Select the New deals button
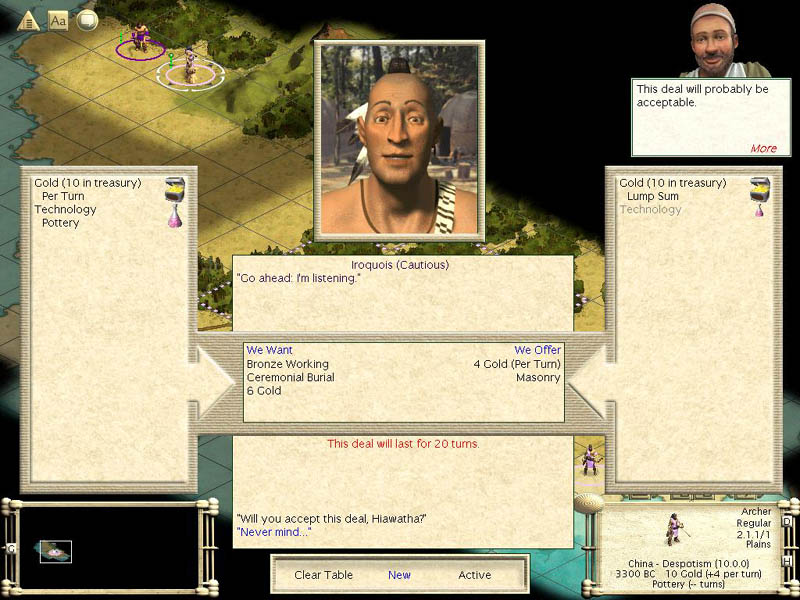Viewport: 800px width, 600px height. (399, 575)
